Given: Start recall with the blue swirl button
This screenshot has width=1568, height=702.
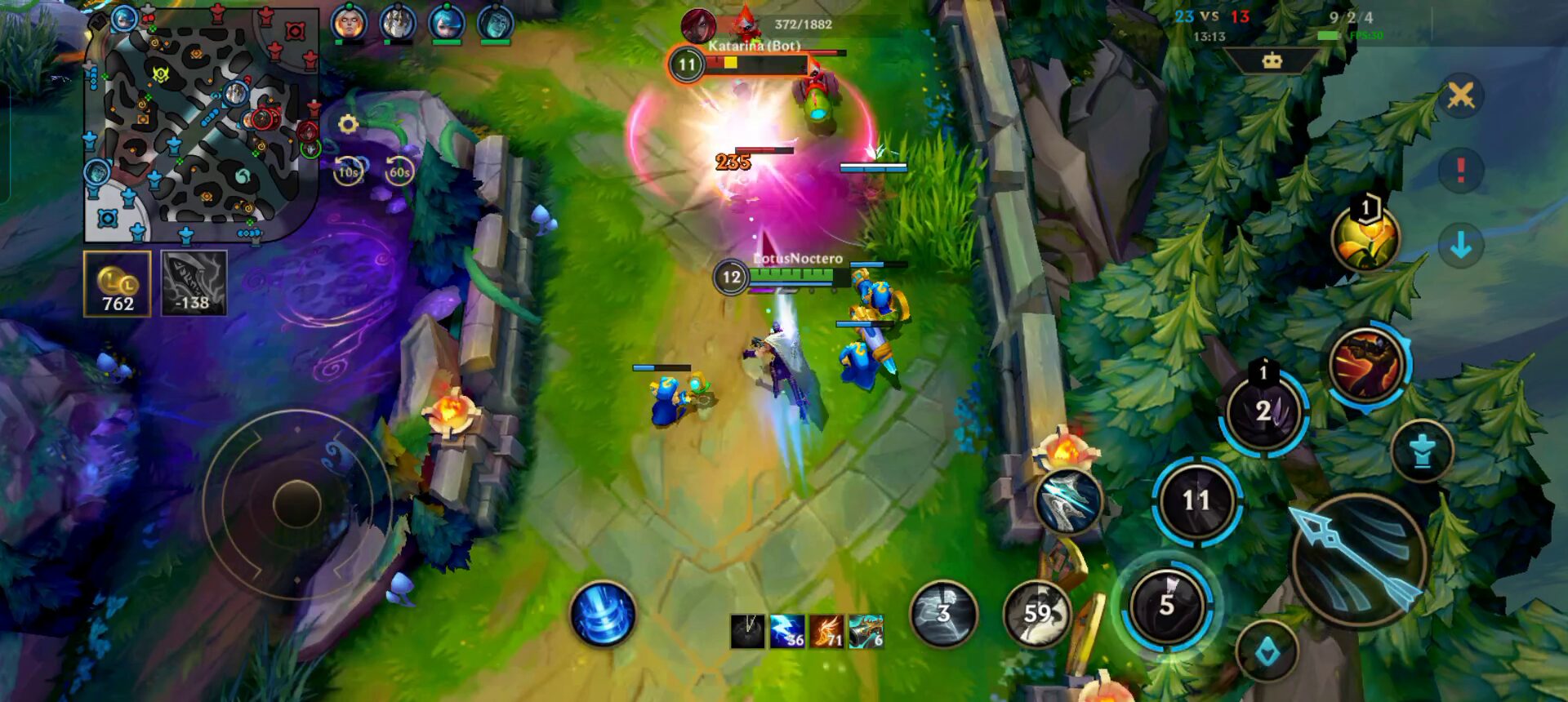Looking at the screenshot, I should click(604, 613).
